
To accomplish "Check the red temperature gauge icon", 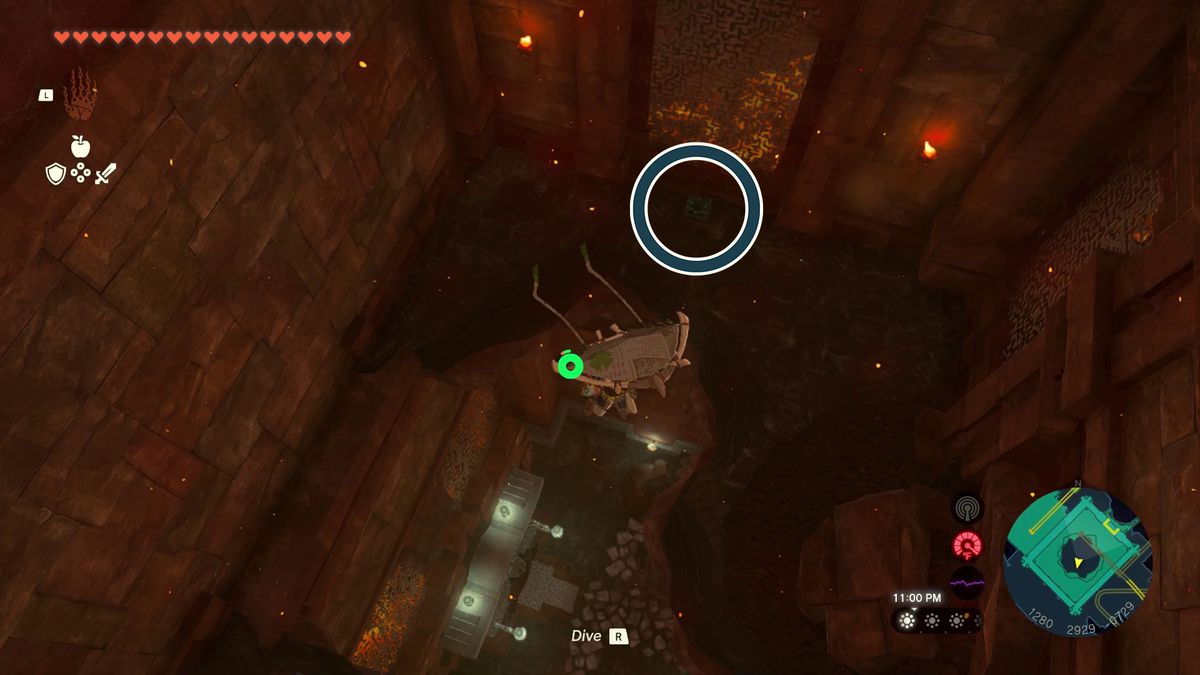I will coord(967,546).
